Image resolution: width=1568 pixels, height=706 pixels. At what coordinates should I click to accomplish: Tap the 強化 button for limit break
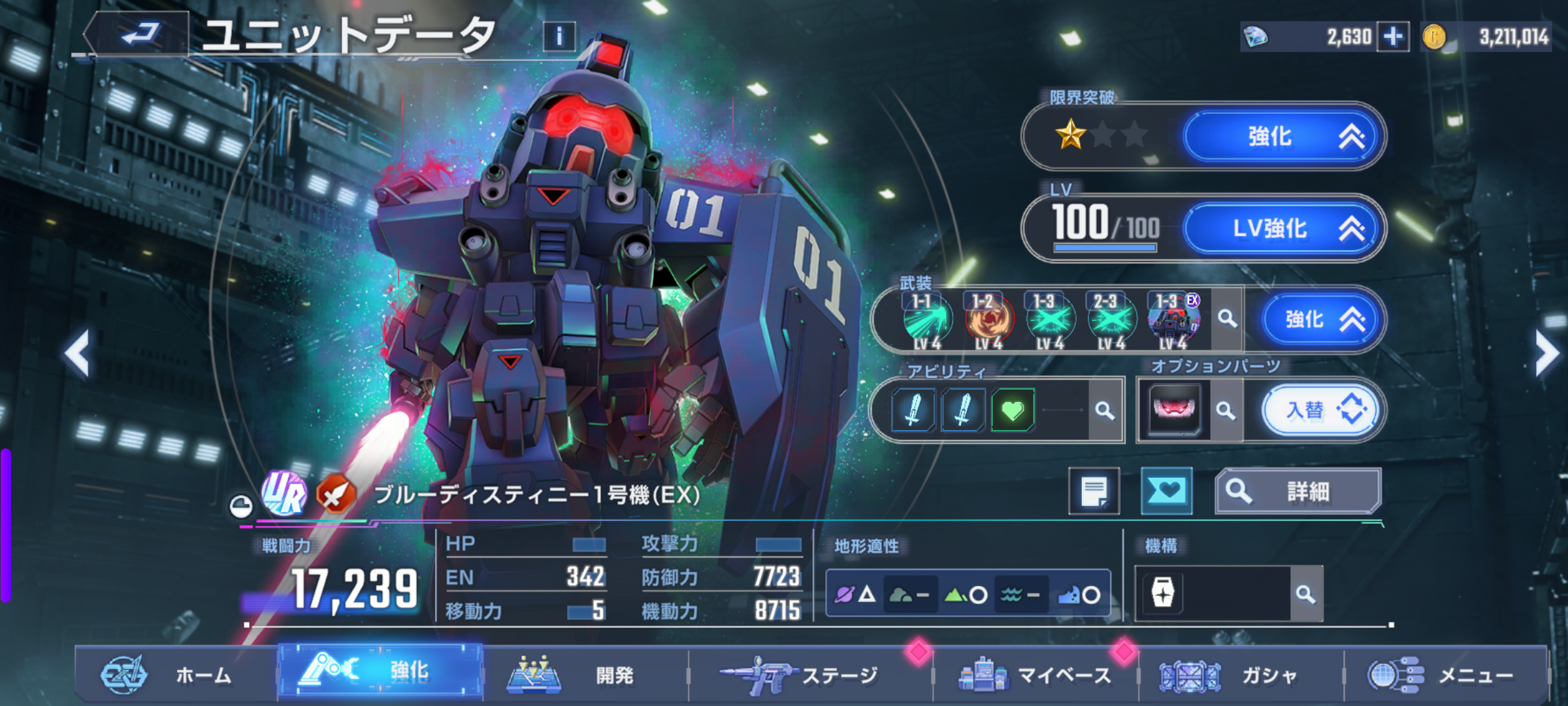click(1284, 137)
